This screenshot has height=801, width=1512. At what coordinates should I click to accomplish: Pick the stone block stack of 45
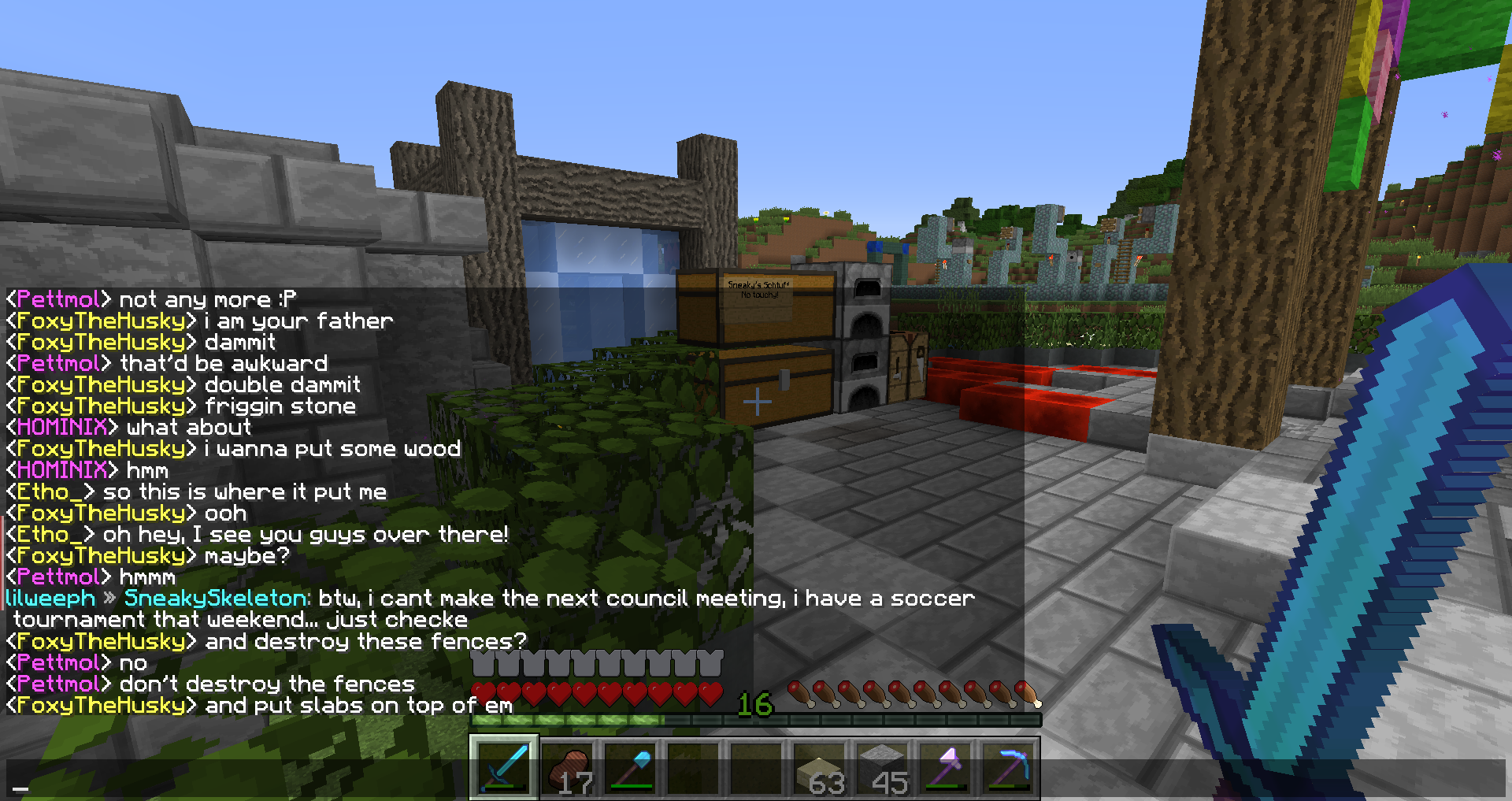click(882, 767)
